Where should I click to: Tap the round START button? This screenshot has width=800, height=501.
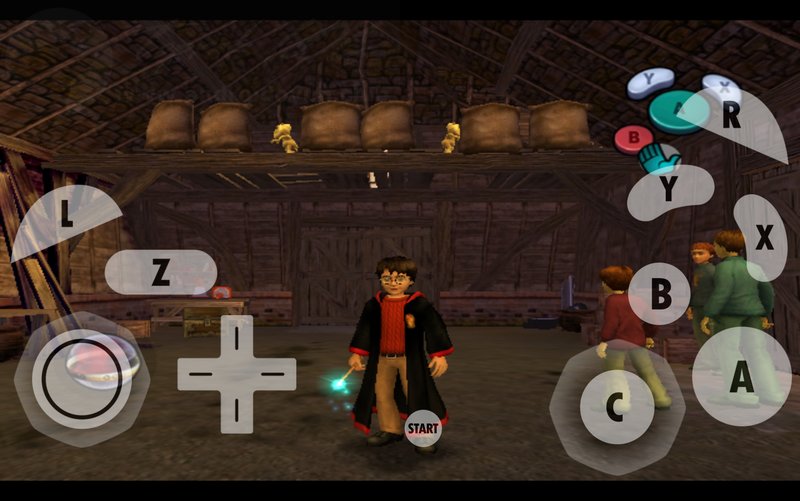click(x=423, y=428)
